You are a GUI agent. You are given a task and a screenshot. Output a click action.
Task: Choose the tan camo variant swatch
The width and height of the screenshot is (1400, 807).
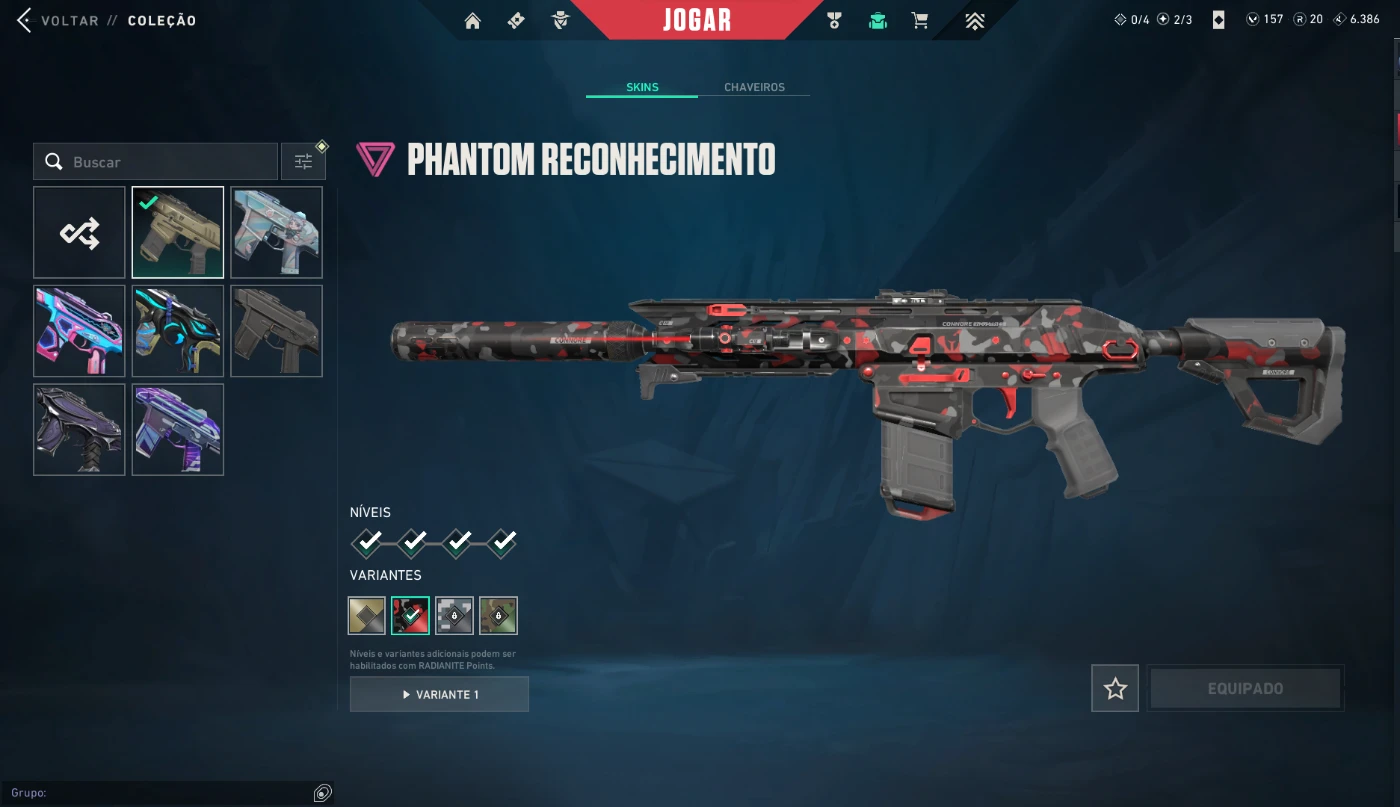pos(367,616)
